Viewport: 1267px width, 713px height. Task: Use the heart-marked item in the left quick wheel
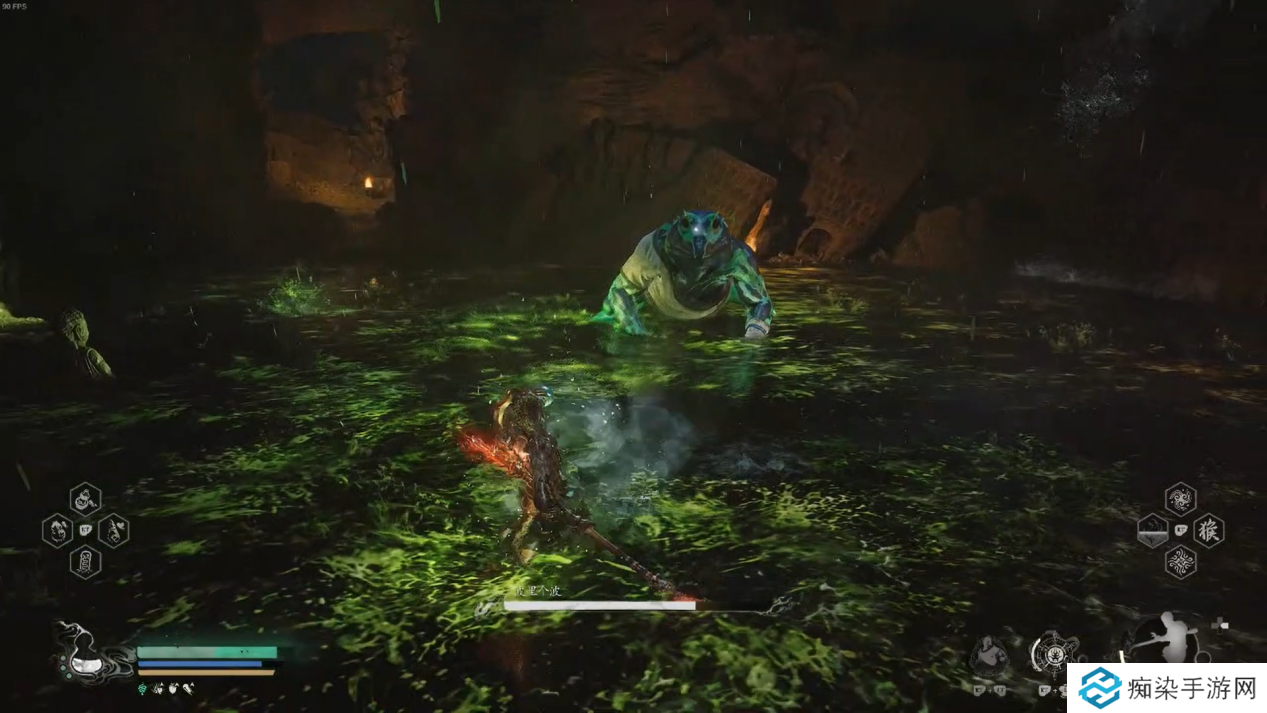tap(113, 530)
